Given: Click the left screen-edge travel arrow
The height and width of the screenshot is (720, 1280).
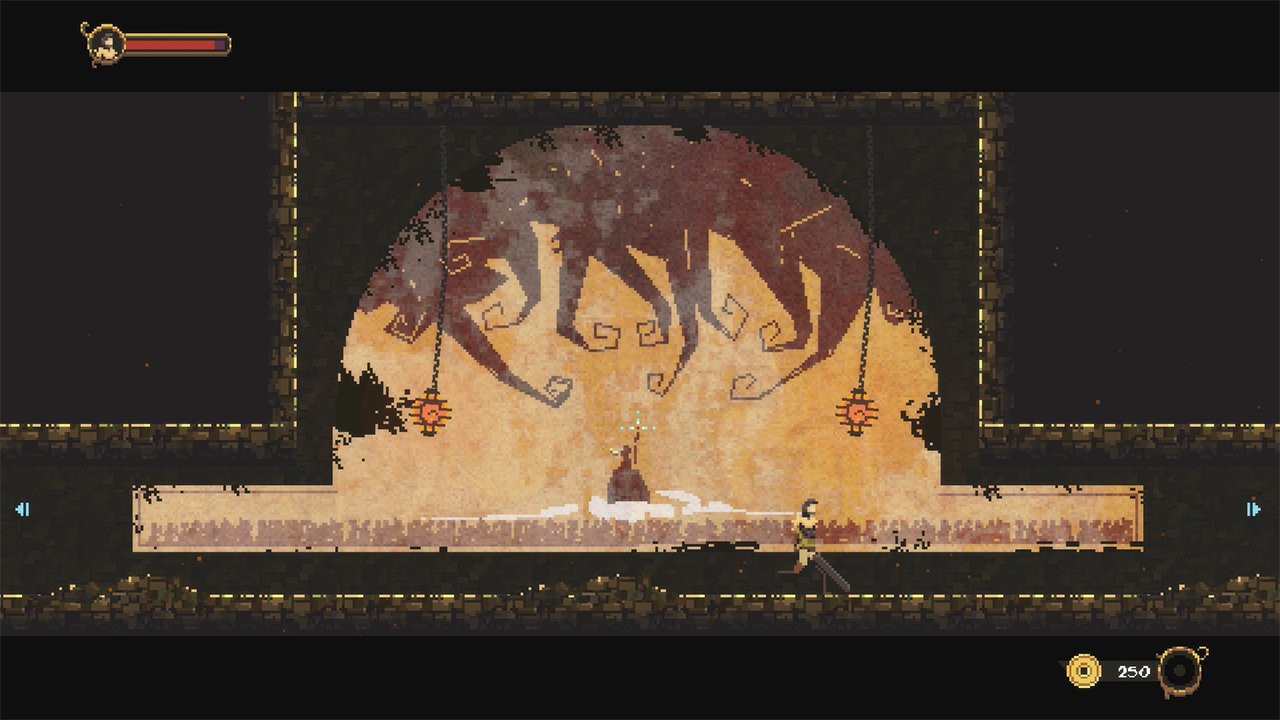Looking at the screenshot, I should coord(24,509).
